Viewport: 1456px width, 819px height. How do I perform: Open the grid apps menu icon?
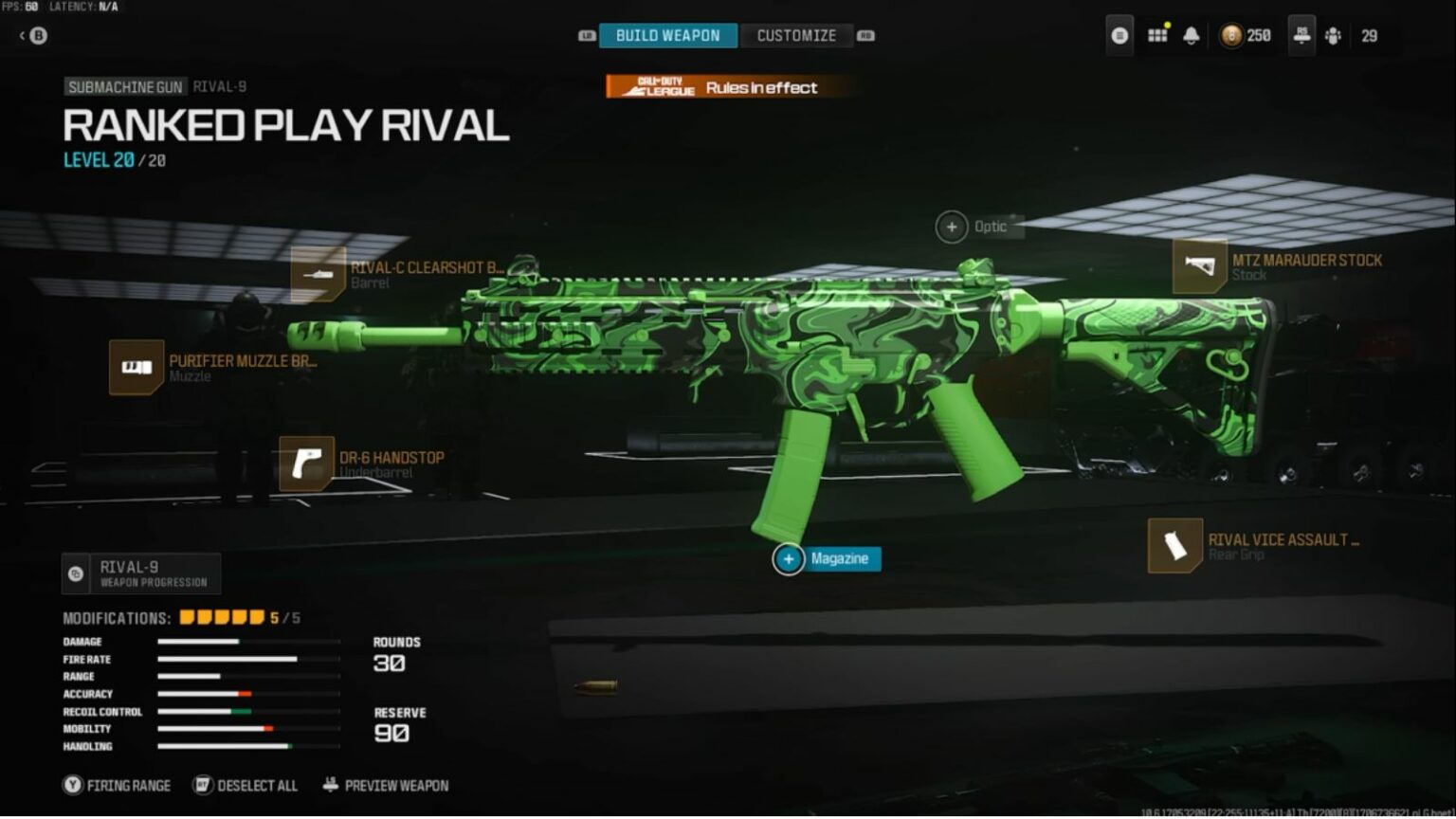click(x=1157, y=36)
